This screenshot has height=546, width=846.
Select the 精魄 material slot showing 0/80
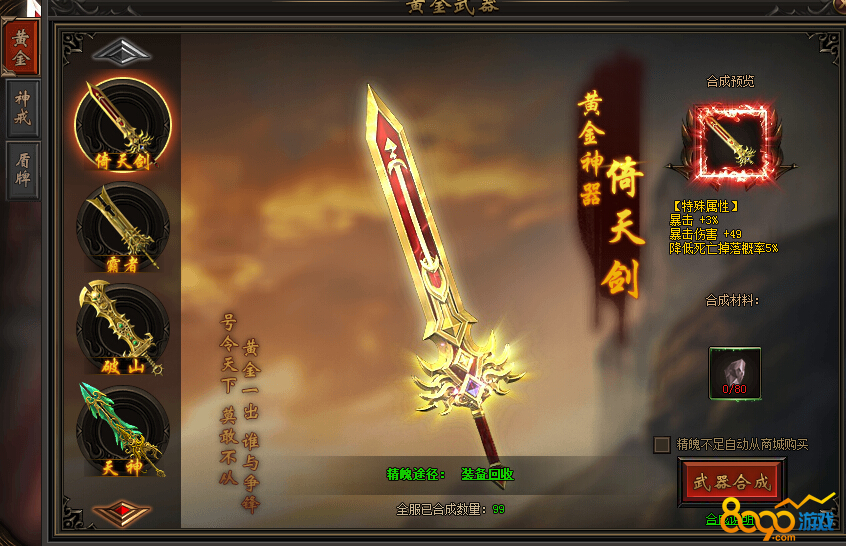735,372
